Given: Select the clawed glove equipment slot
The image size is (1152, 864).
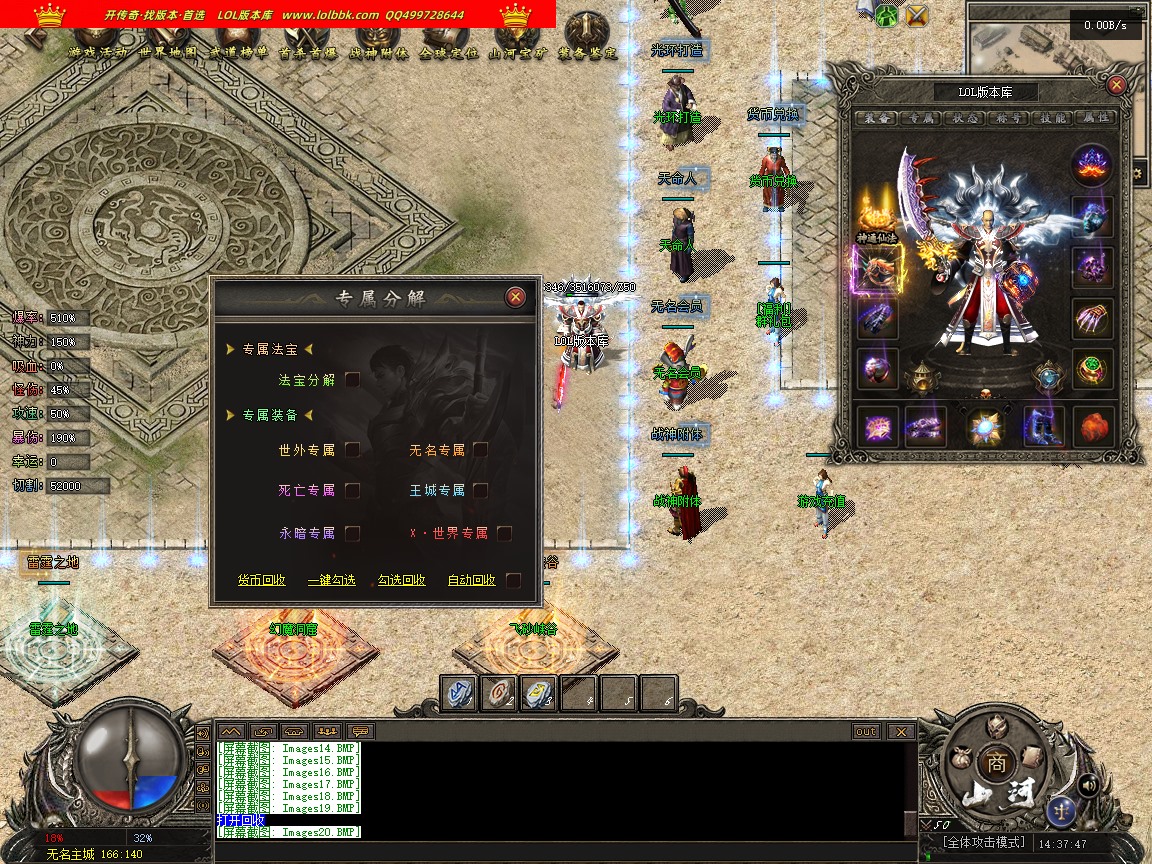Looking at the screenshot, I should coord(1092,318).
